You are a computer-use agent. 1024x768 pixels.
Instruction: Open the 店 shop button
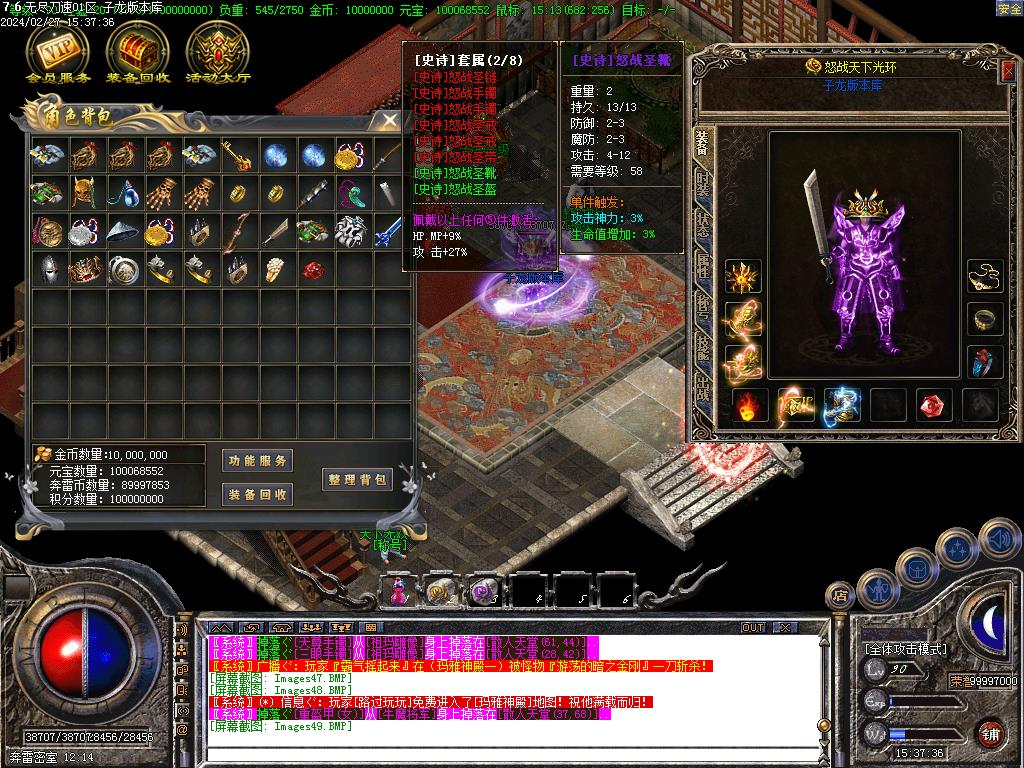pyautogui.click(x=840, y=596)
